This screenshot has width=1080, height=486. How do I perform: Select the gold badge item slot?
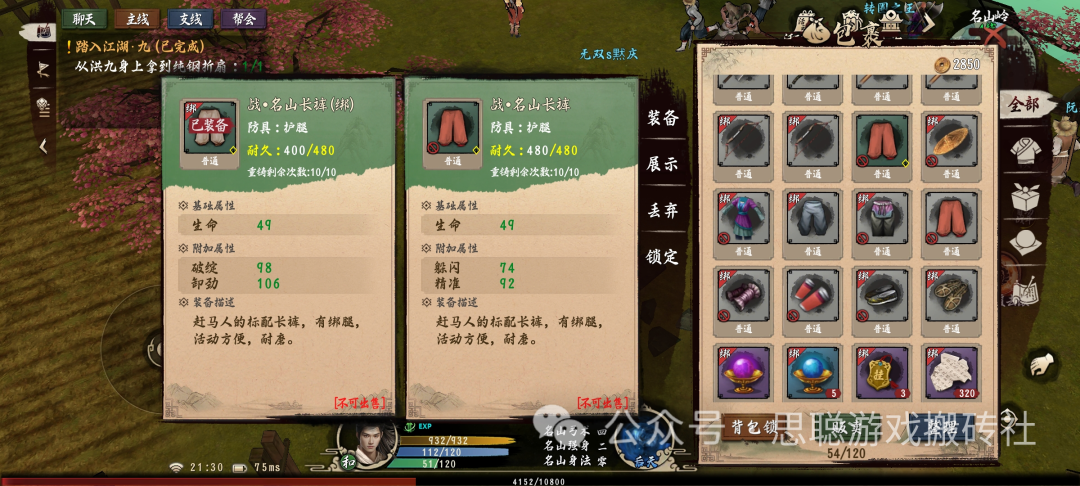coord(882,372)
